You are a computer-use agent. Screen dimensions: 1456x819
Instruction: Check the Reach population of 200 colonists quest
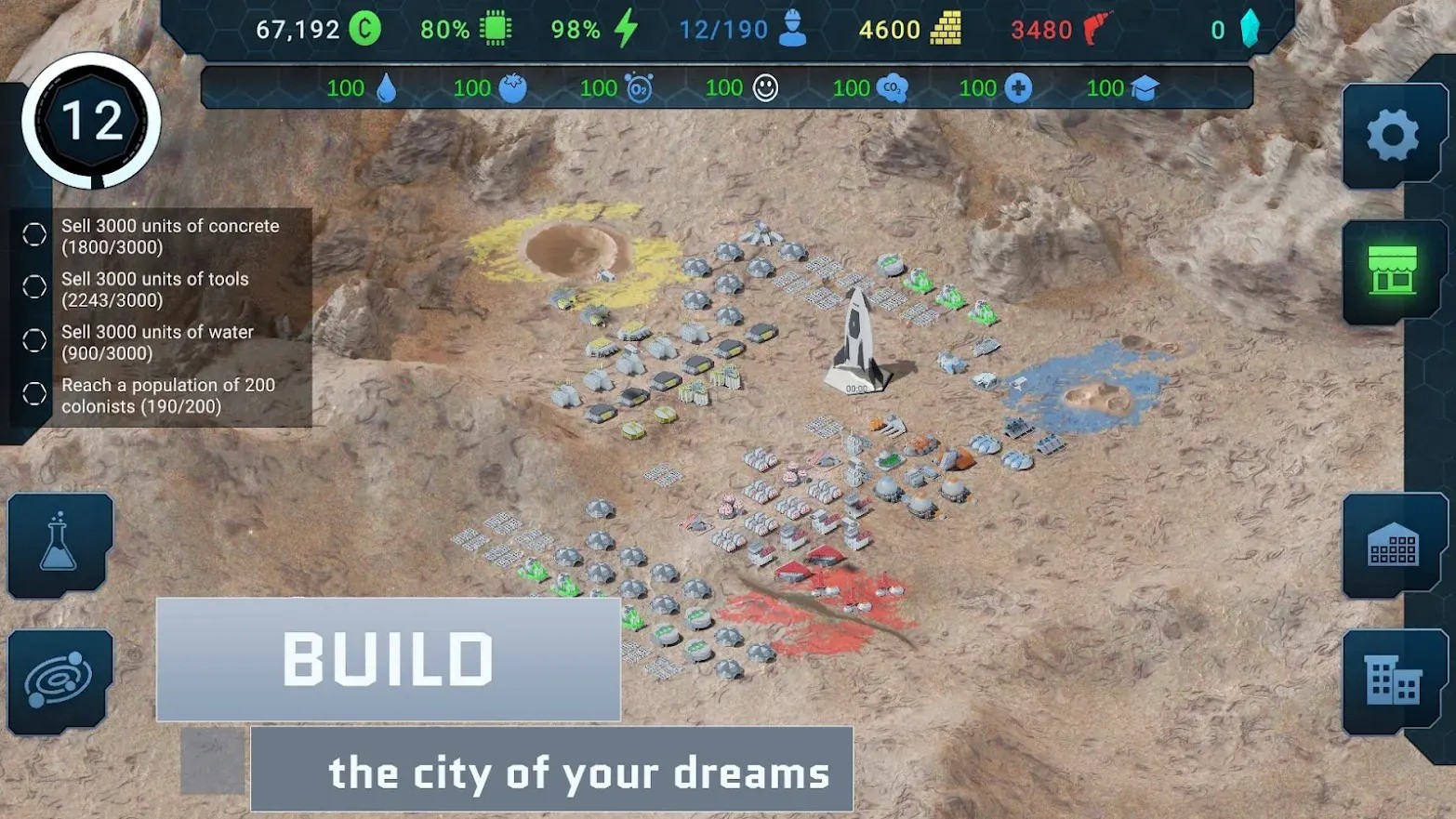pyautogui.click(x=33, y=393)
